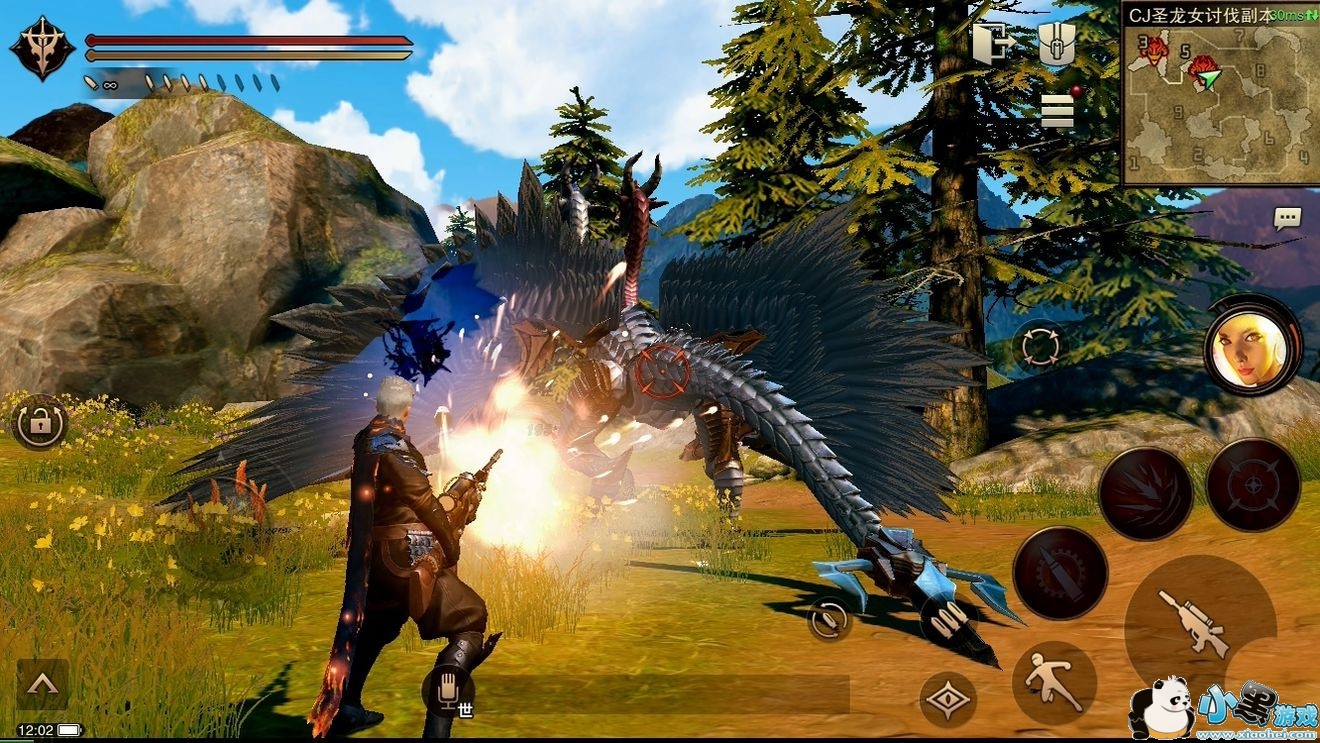Use the bullet and gear skill

(x=1059, y=572)
